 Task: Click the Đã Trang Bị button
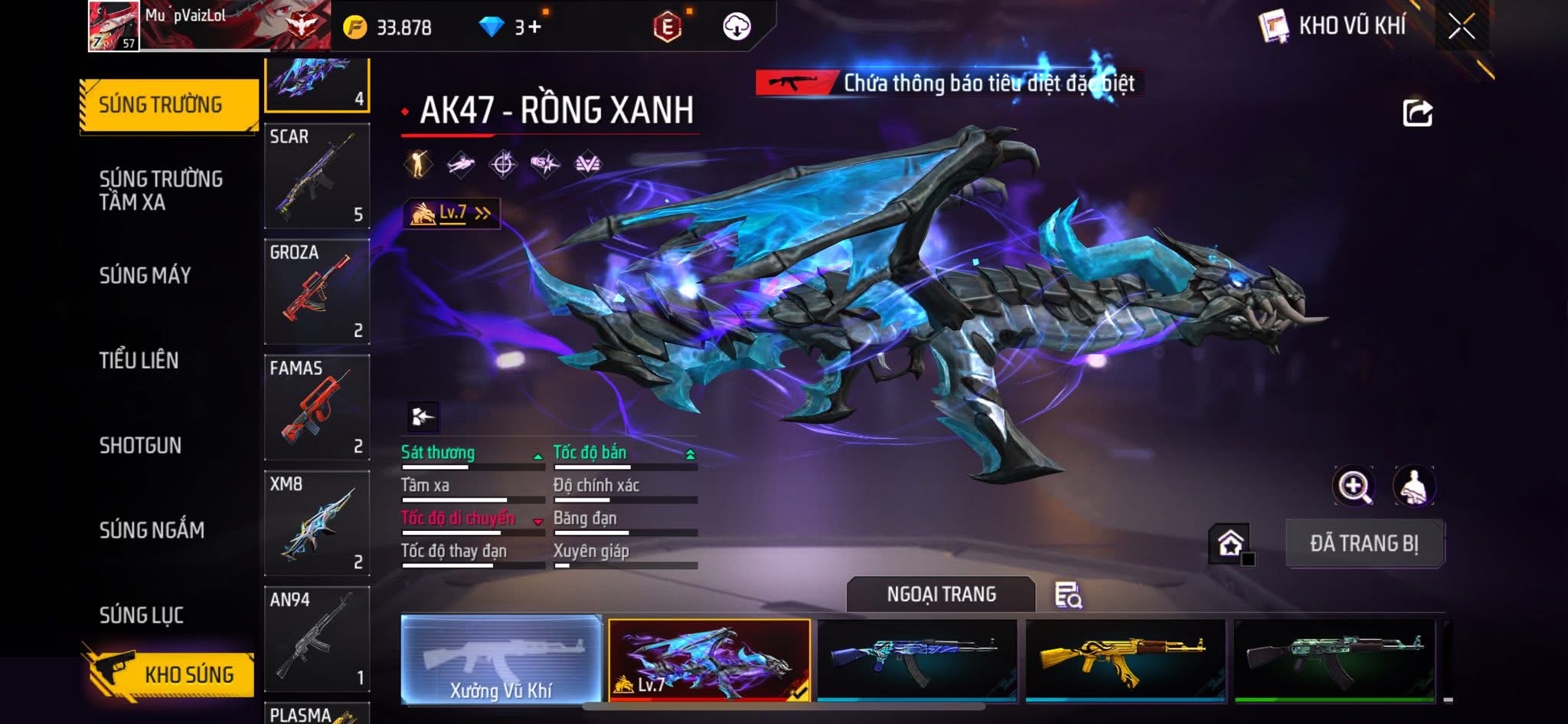[1364, 543]
